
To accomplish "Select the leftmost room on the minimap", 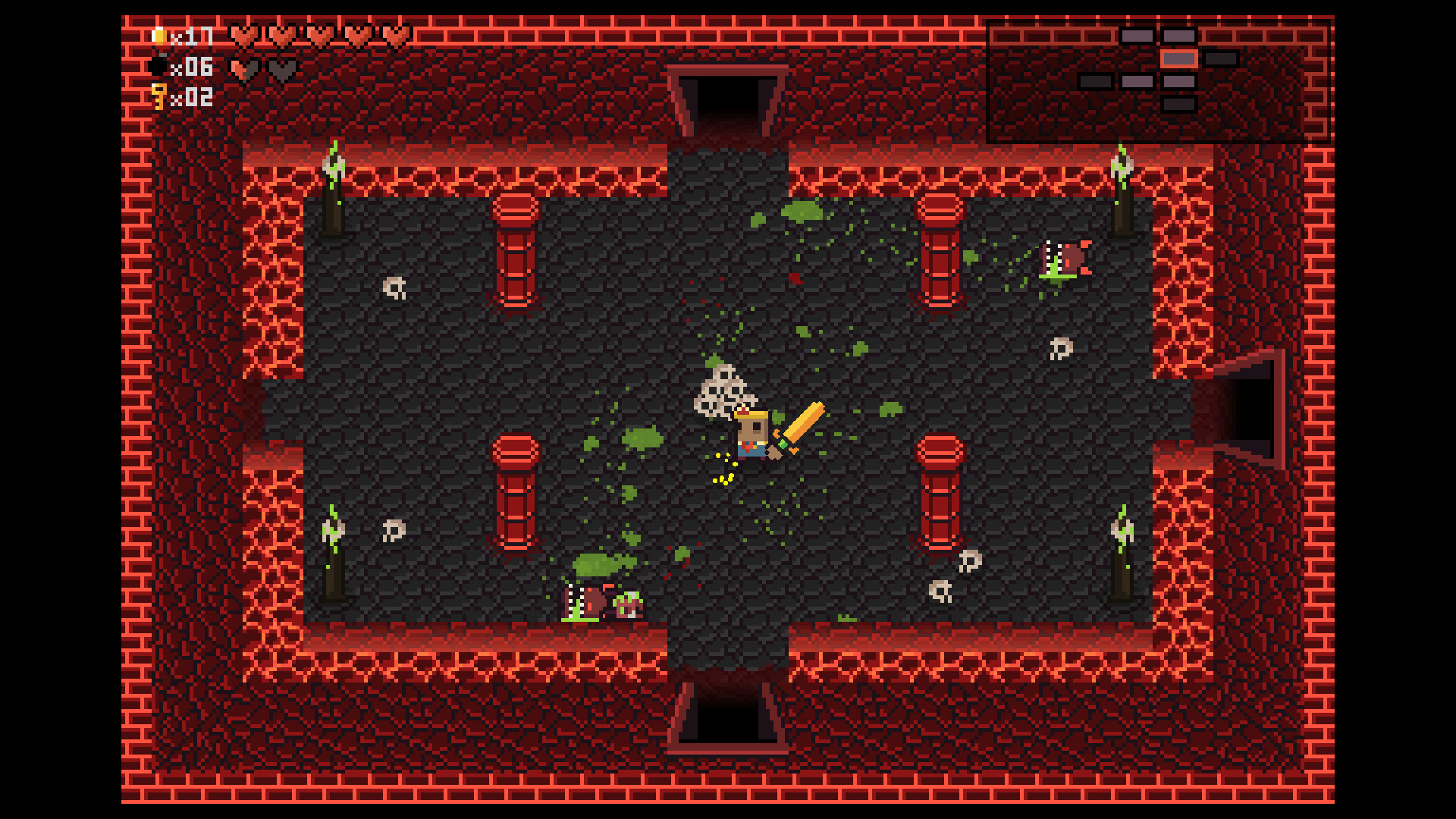I will [1095, 80].
